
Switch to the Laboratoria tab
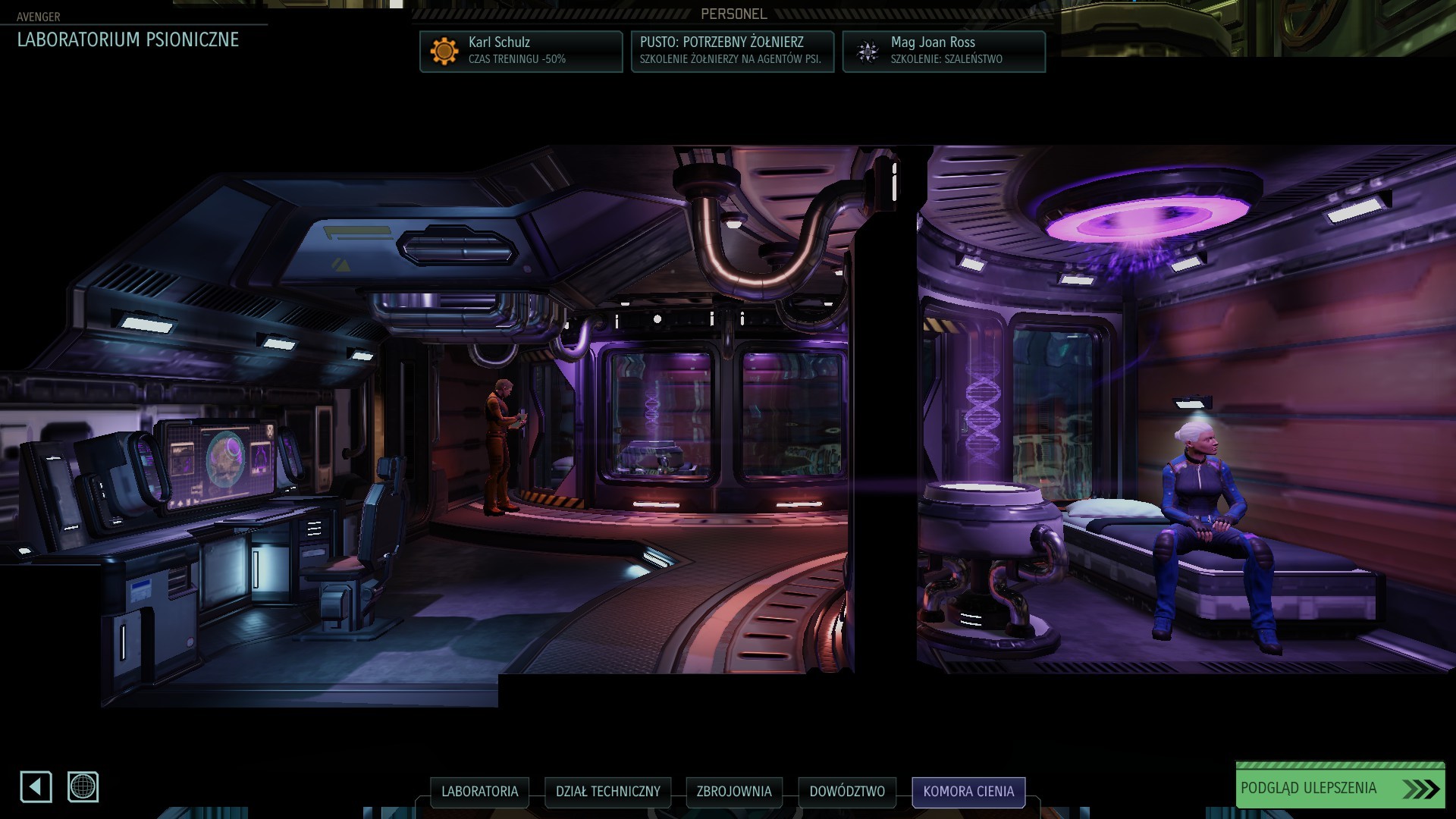[479, 792]
